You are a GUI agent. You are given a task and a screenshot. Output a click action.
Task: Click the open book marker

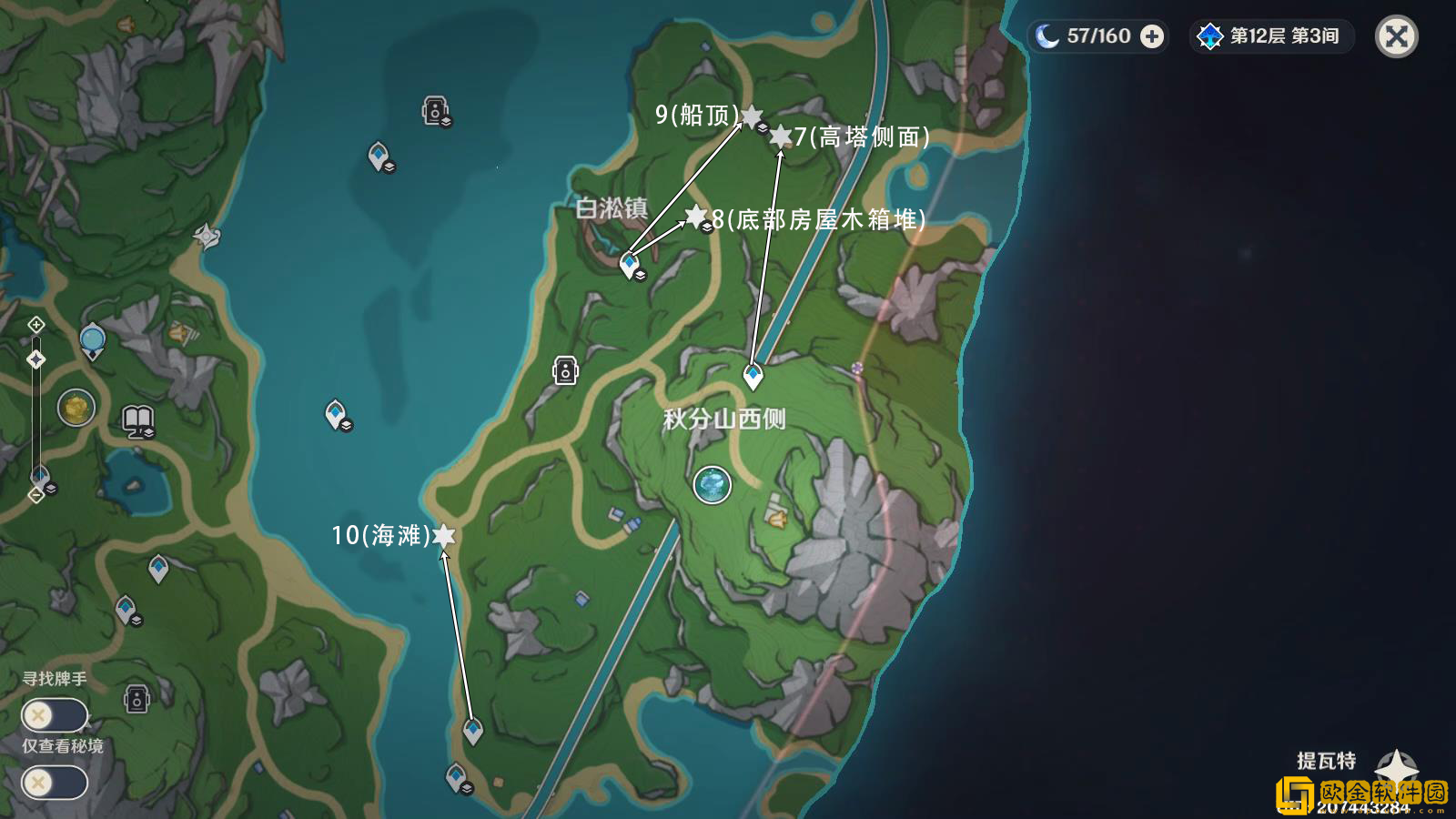[137, 420]
